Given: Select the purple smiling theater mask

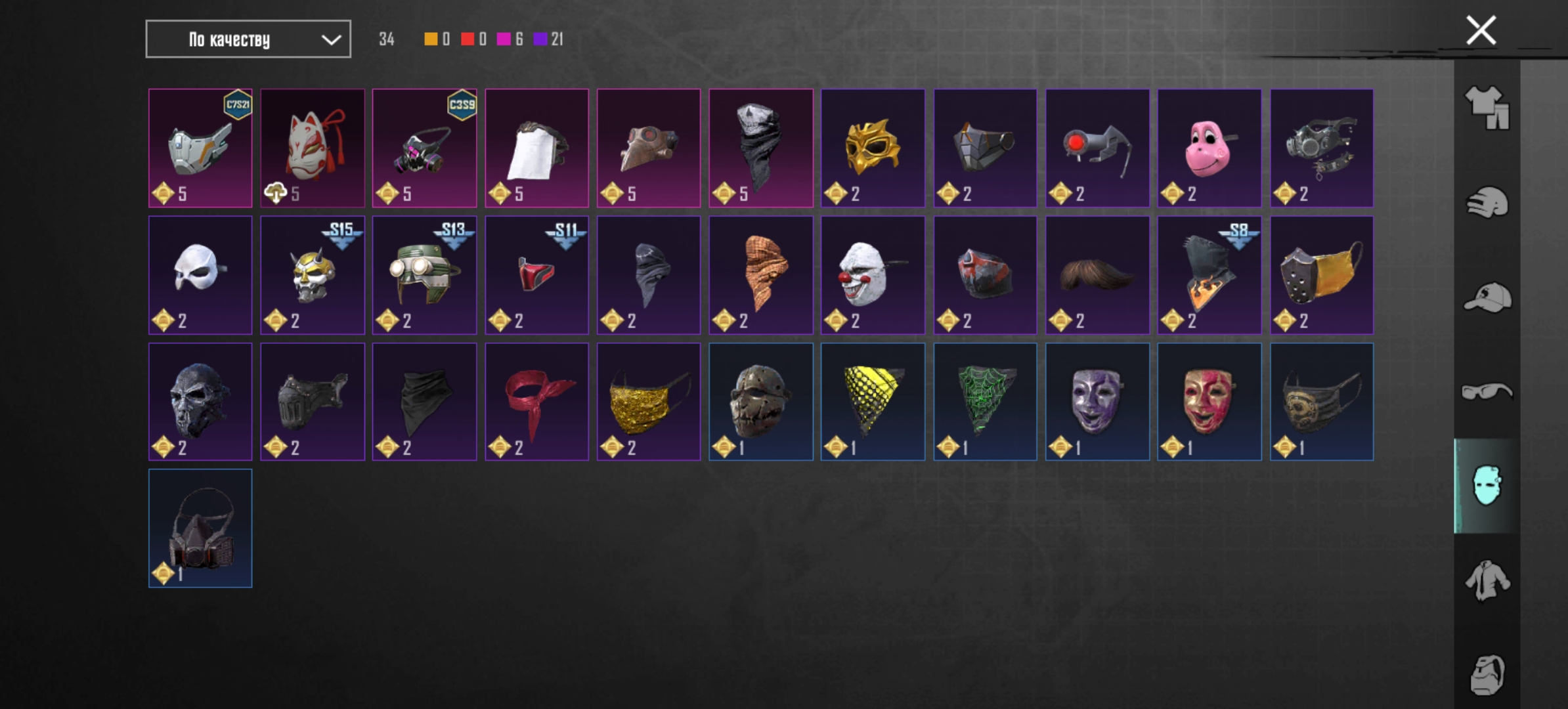Looking at the screenshot, I should [1097, 402].
